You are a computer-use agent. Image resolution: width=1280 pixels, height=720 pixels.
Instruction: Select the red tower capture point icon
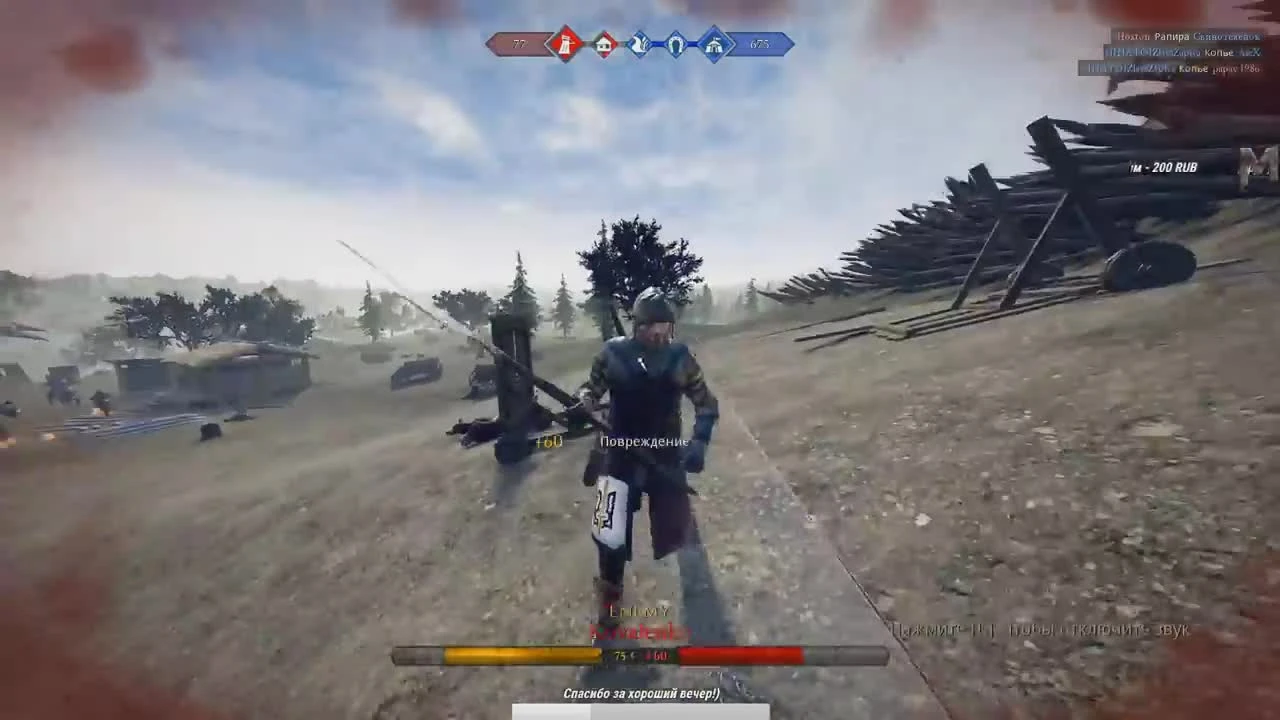click(565, 44)
